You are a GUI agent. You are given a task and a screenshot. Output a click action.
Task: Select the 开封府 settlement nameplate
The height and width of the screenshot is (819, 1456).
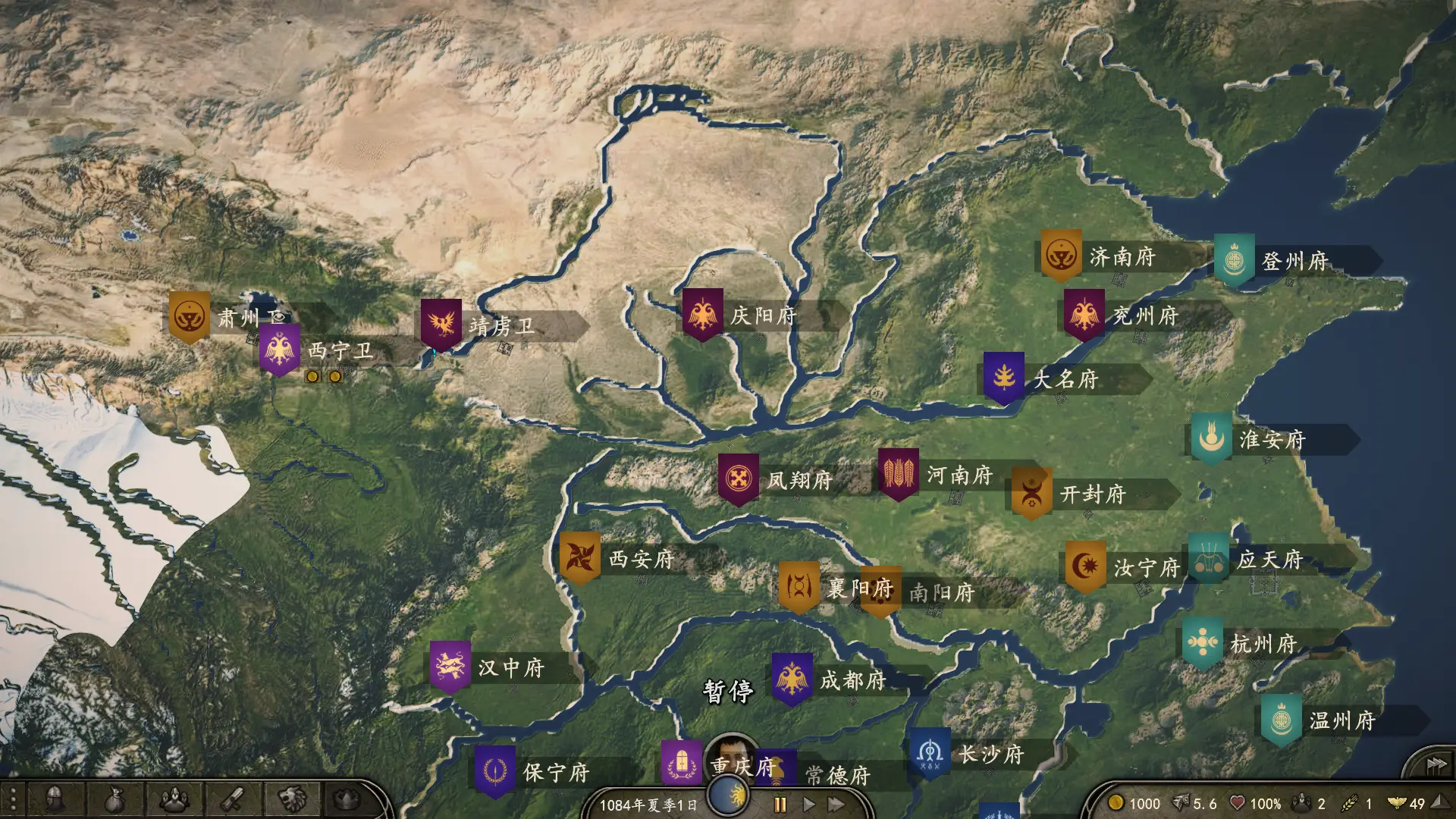coord(1093,494)
